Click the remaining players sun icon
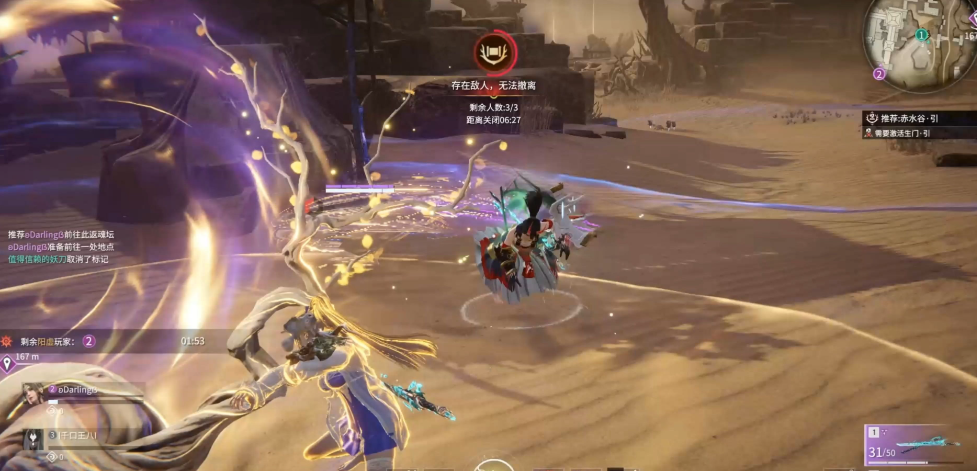The width and height of the screenshot is (977, 471). 8,341
